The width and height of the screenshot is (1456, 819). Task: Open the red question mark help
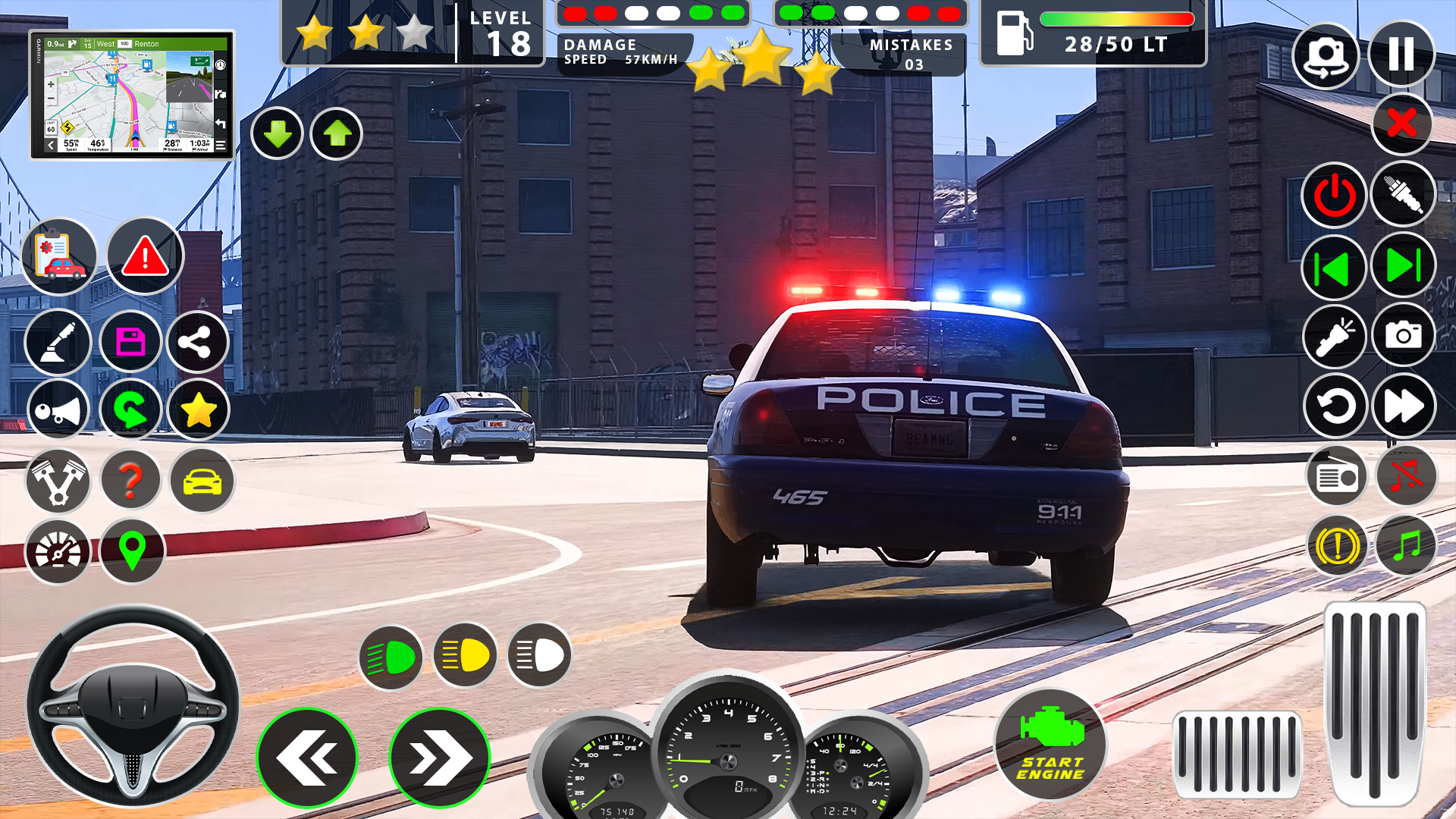click(130, 480)
